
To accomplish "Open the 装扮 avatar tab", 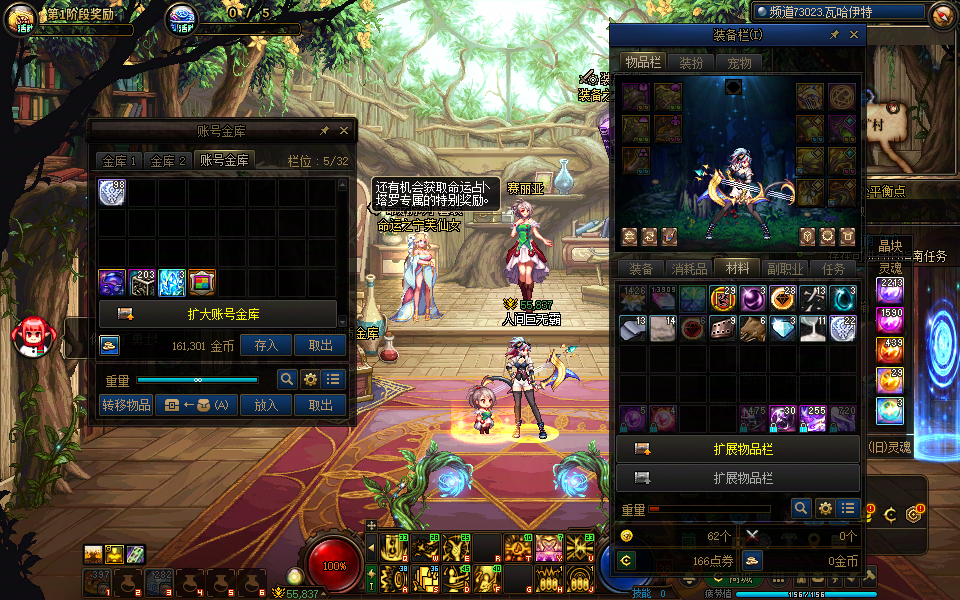I will click(691, 62).
